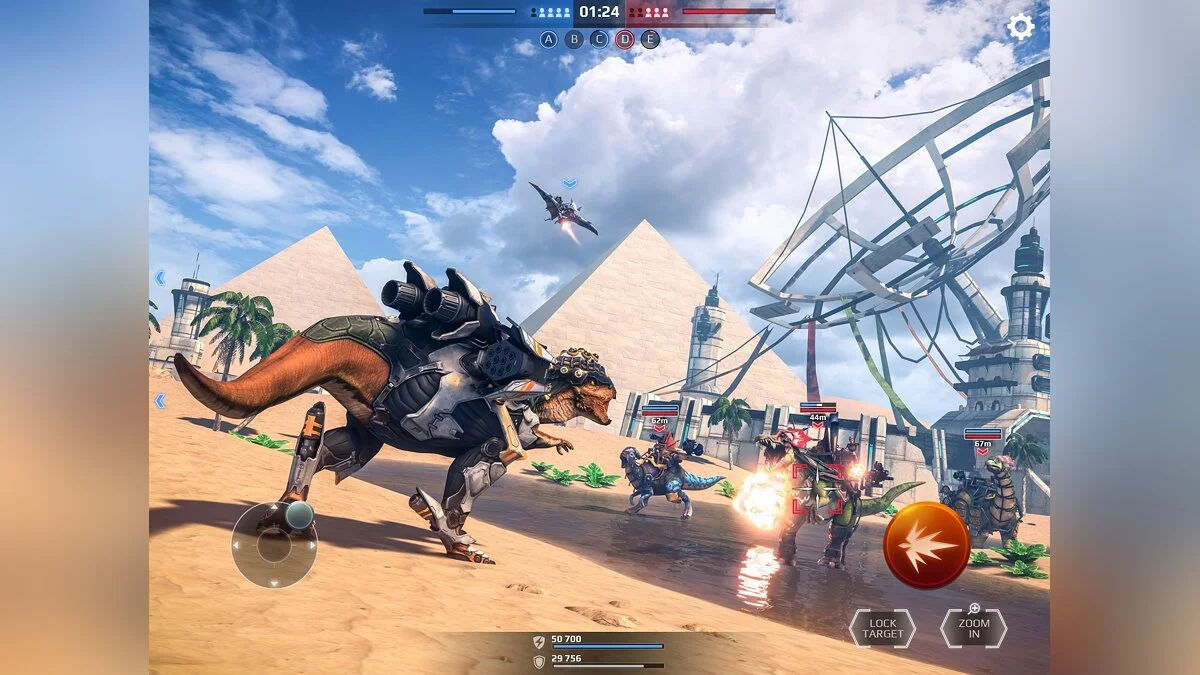Tap the virtual movement joystick
The height and width of the screenshot is (675, 1200).
point(275,545)
